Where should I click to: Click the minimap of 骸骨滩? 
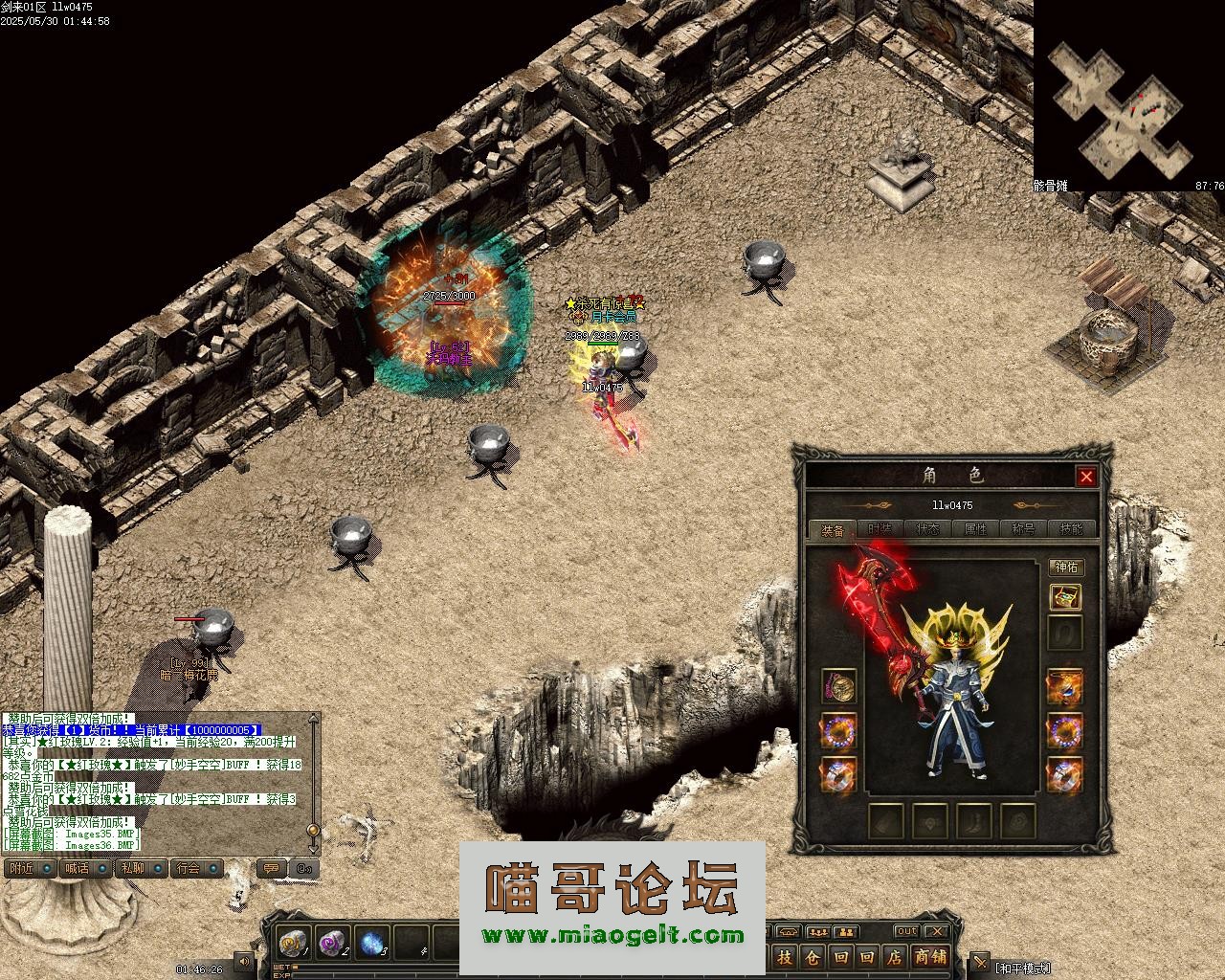coord(1120,105)
